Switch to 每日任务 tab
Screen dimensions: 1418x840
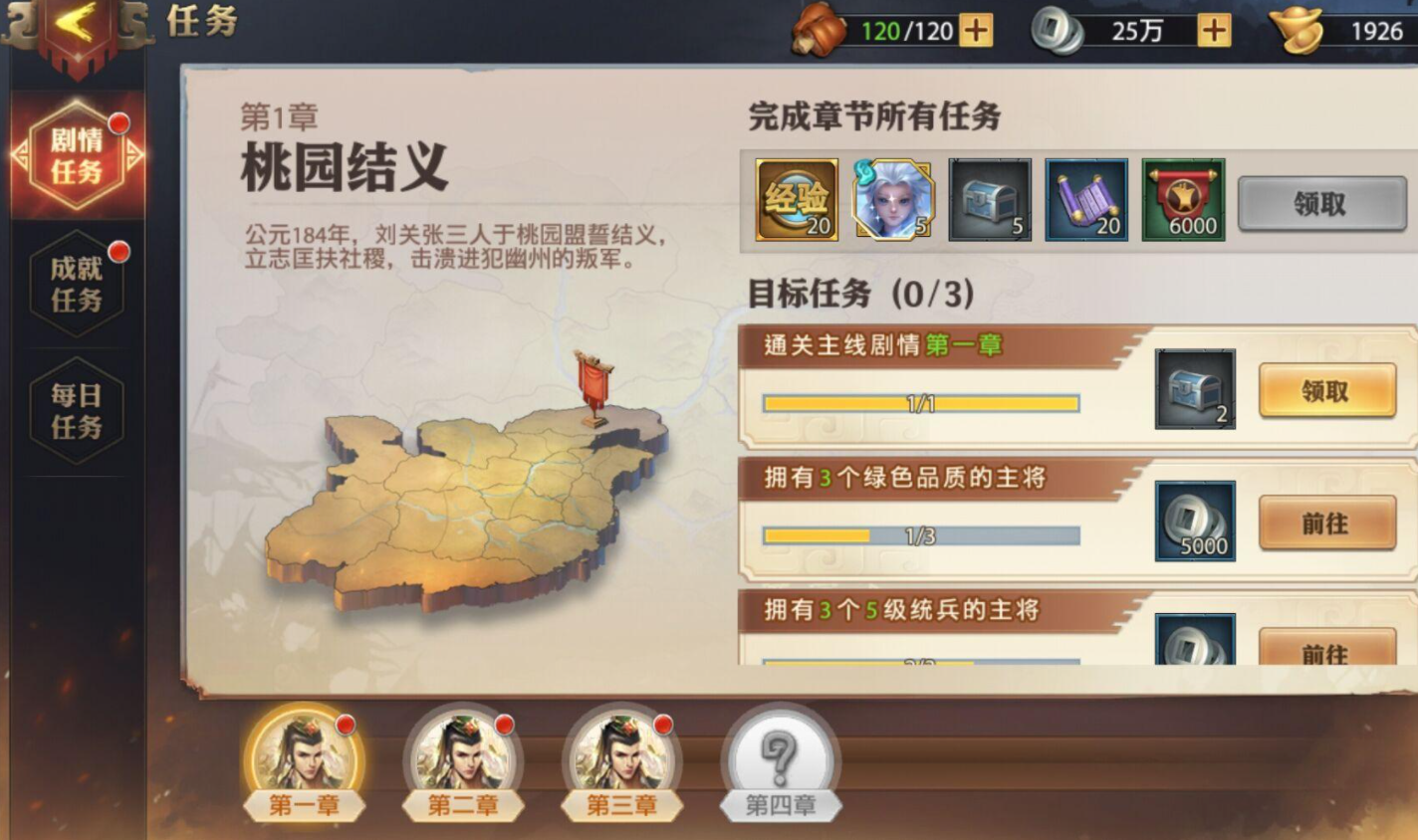tap(75, 410)
